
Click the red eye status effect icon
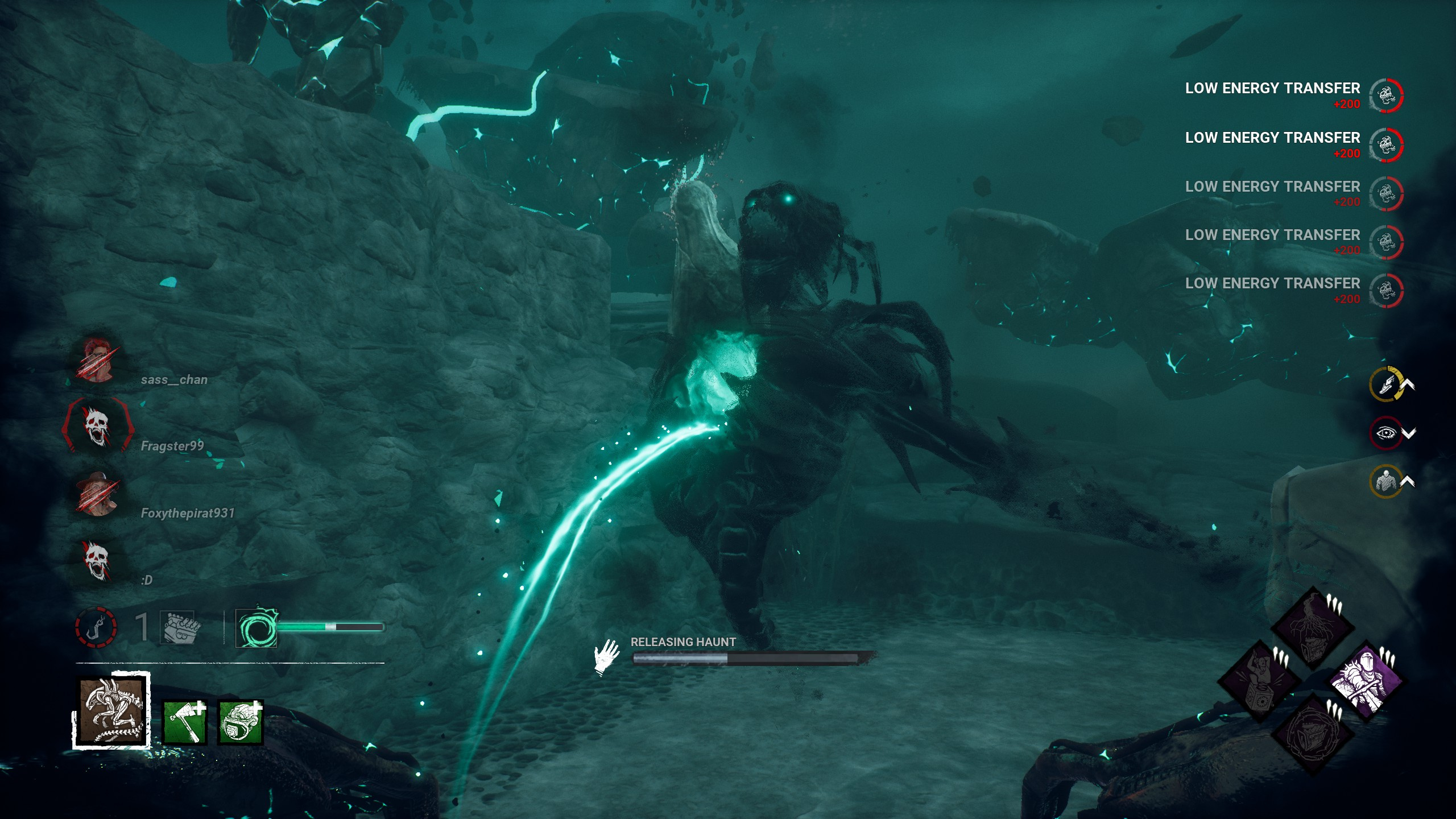1385,433
